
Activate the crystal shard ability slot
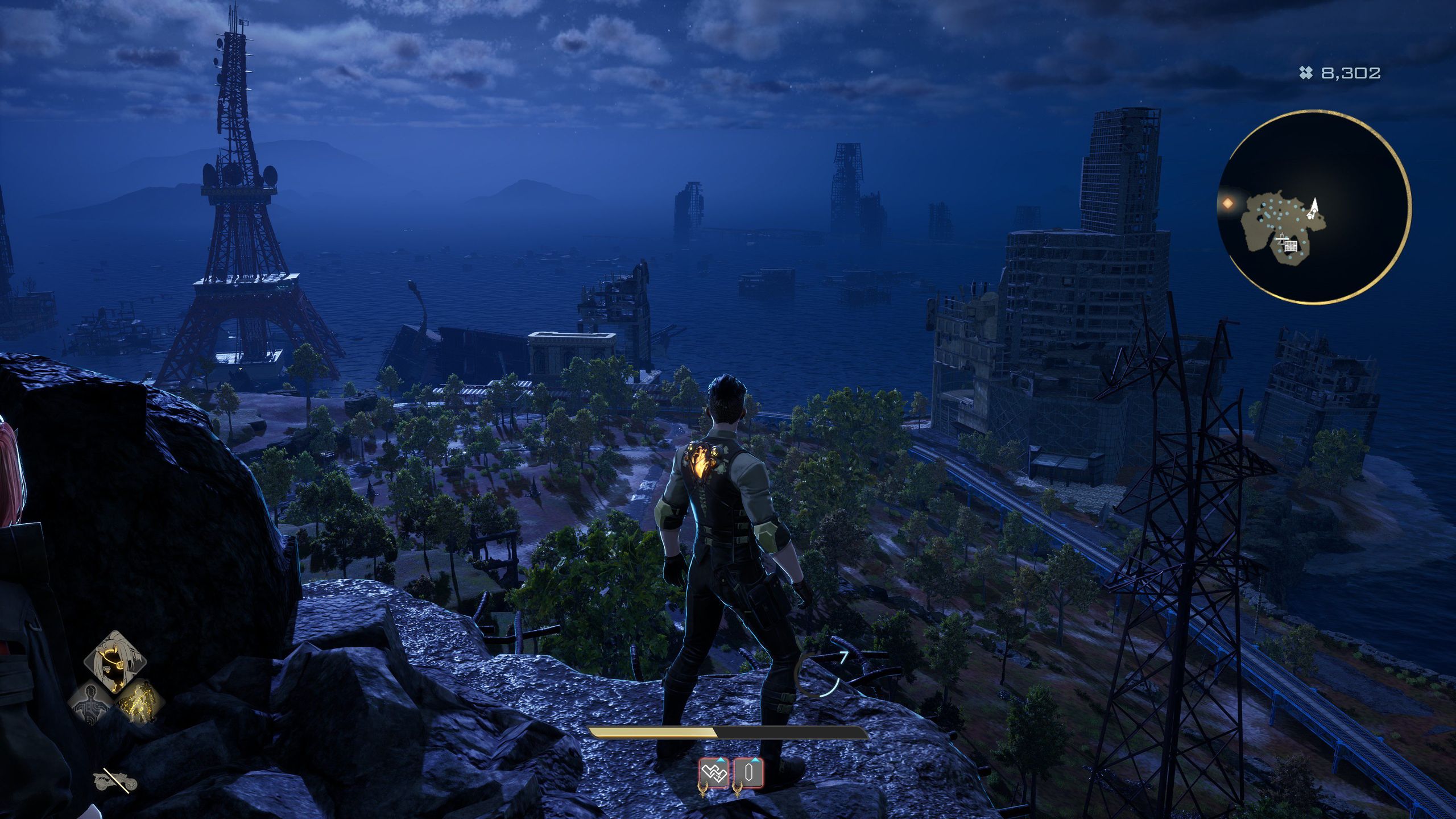coord(748,773)
